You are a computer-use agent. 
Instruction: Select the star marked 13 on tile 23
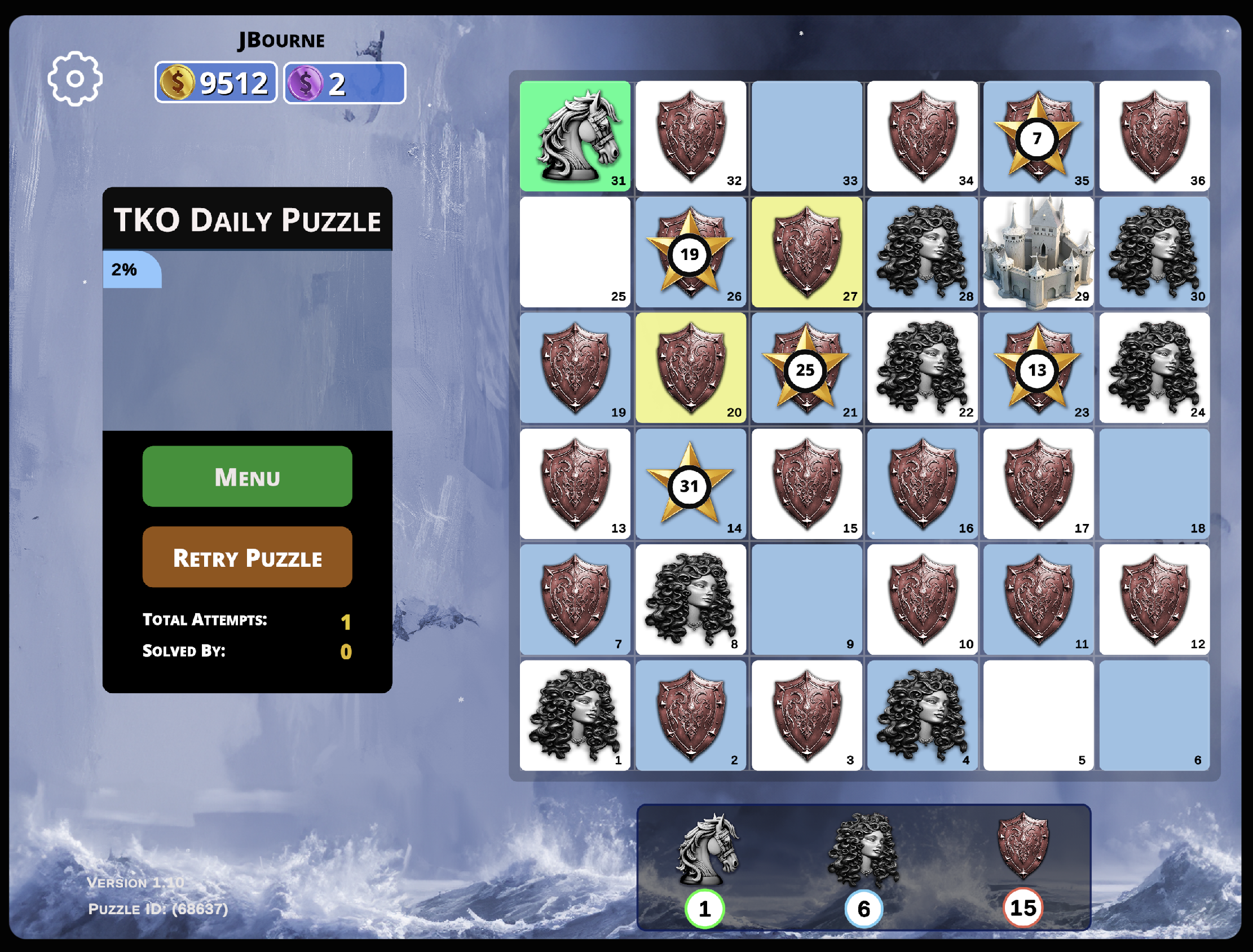pos(1036,370)
